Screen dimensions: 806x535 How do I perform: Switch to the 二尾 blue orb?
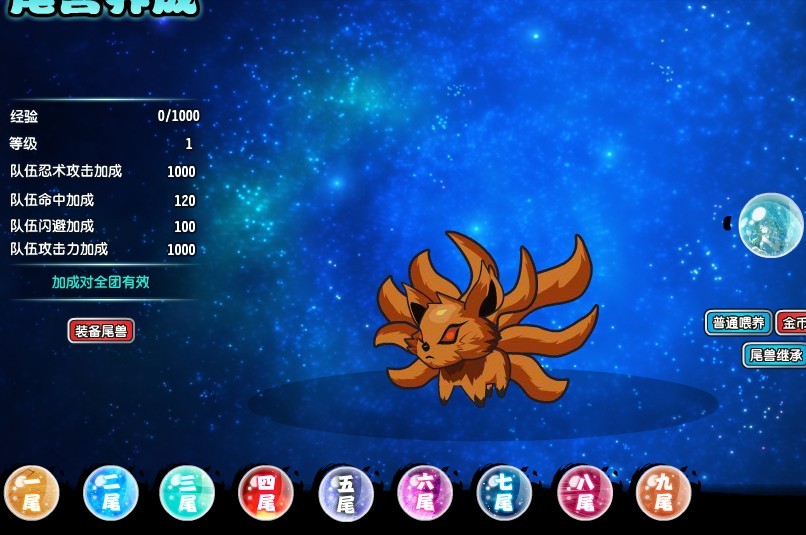coord(111,493)
